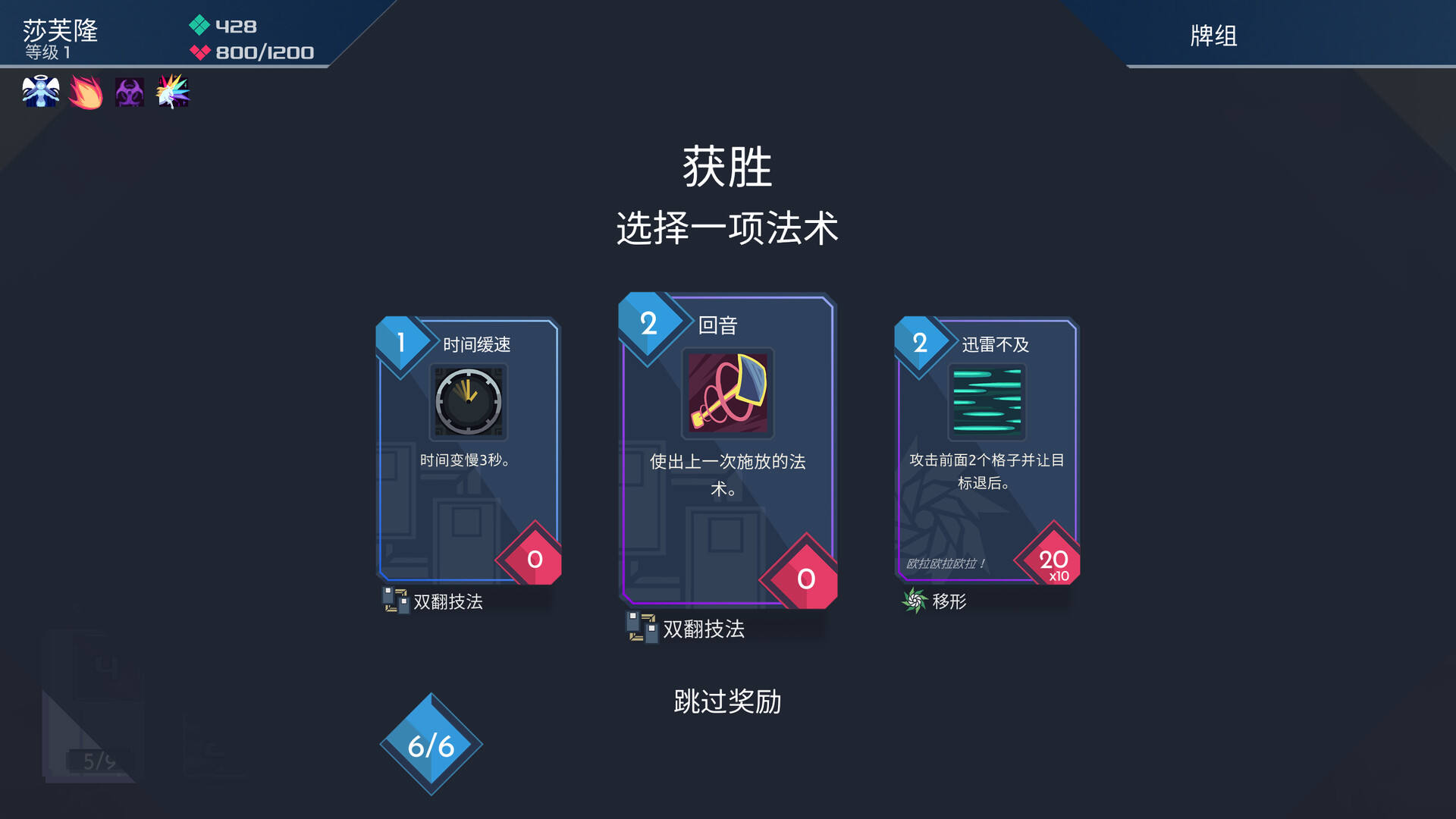The width and height of the screenshot is (1456, 819).
Task: Click the rainbow unicorn status icon
Action: [172, 92]
